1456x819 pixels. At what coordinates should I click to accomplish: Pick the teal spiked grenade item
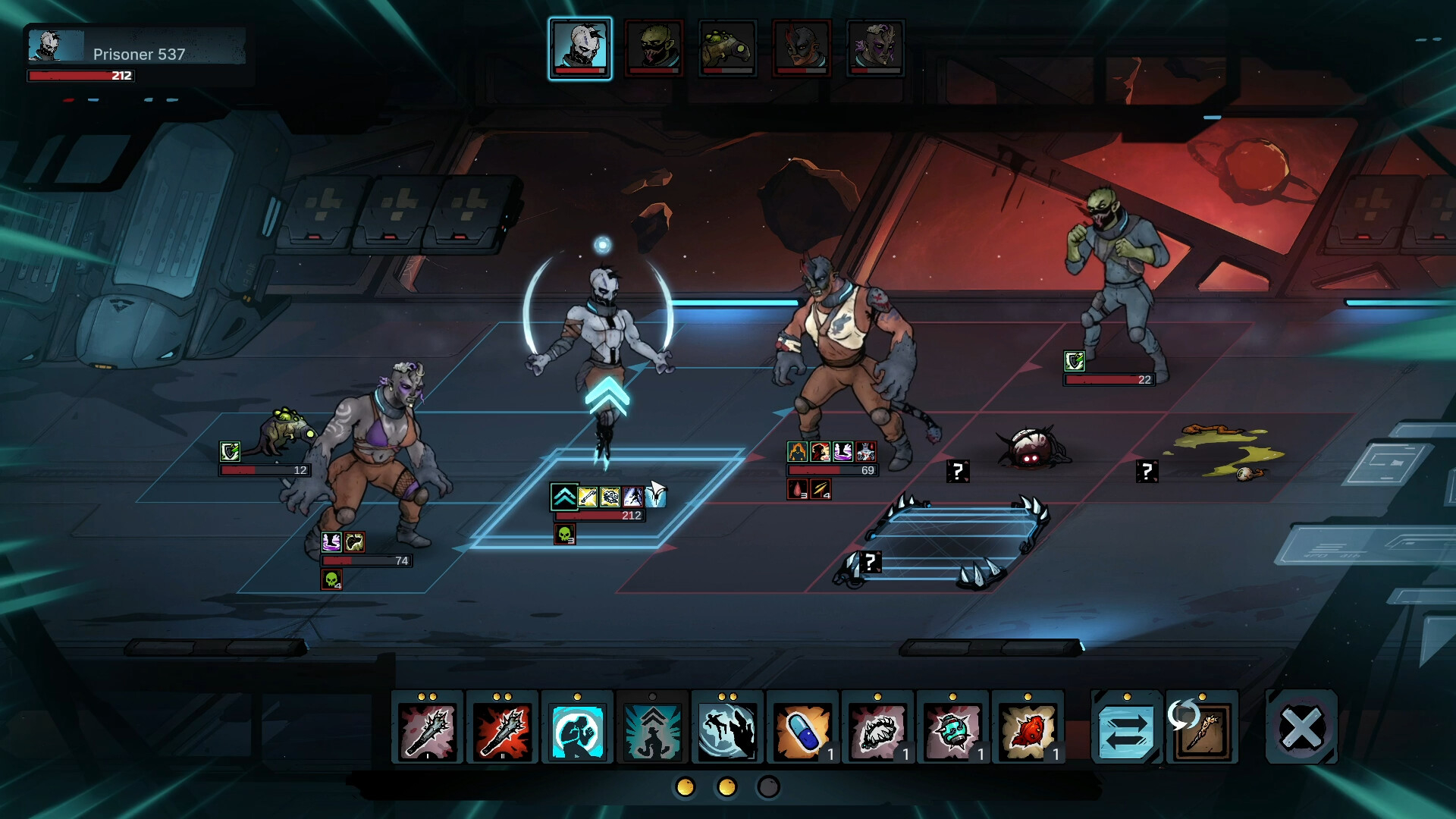point(952,729)
